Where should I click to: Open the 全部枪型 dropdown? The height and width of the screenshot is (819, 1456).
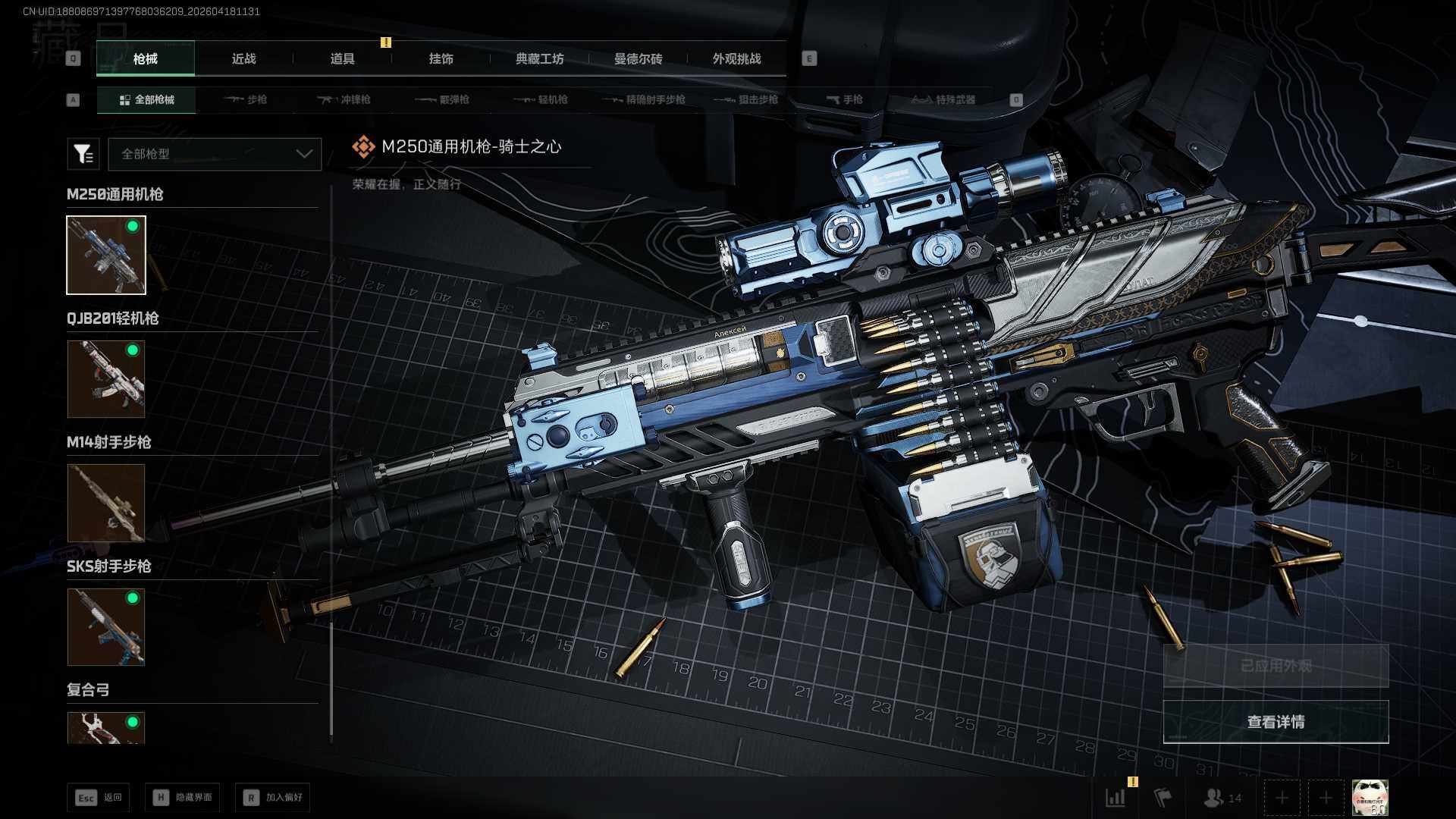[x=215, y=154]
